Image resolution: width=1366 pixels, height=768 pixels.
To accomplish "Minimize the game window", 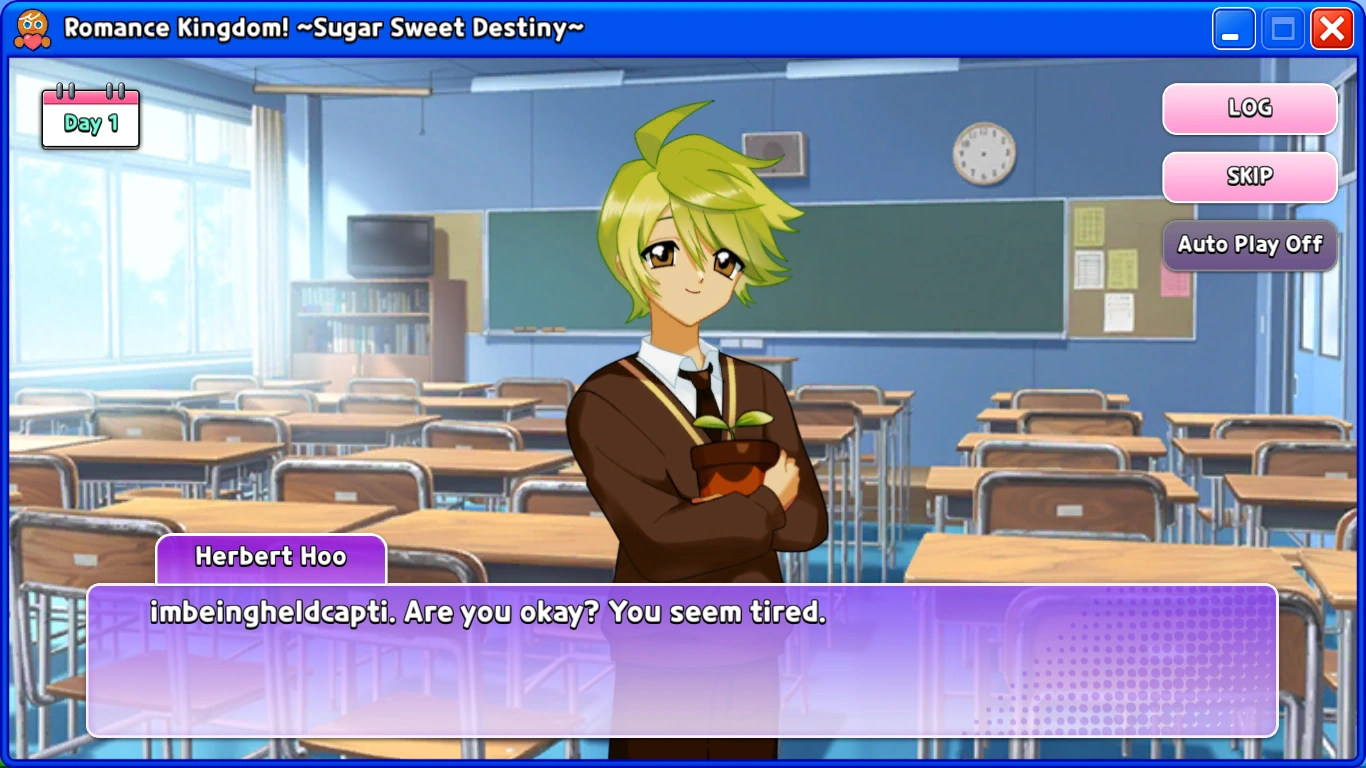I will point(1233,28).
